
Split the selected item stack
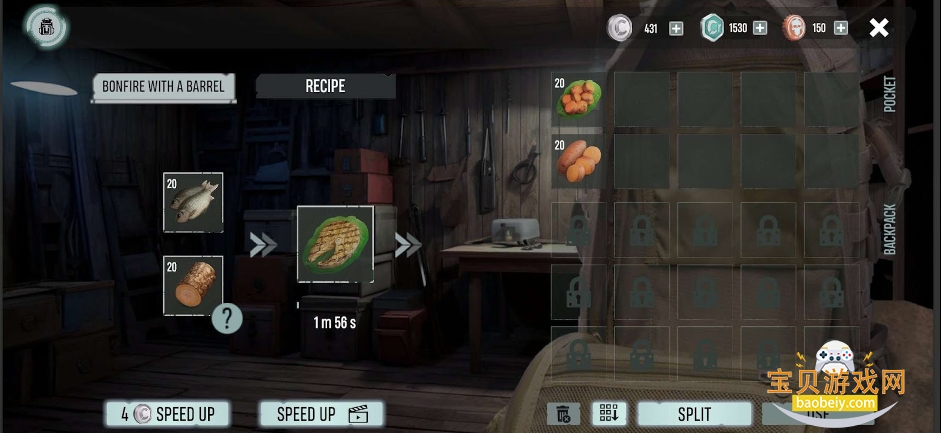point(694,413)
